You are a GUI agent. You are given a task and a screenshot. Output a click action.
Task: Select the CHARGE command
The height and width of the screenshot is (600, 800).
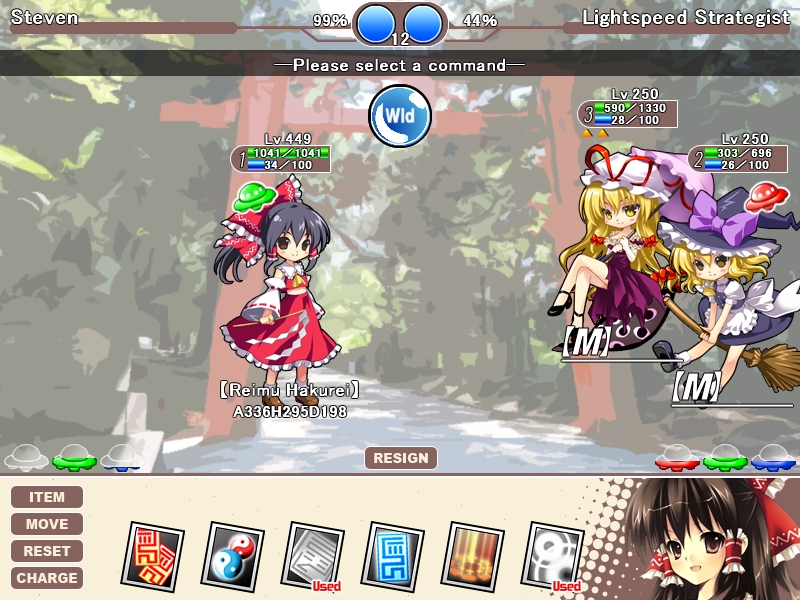click(47, 578)
